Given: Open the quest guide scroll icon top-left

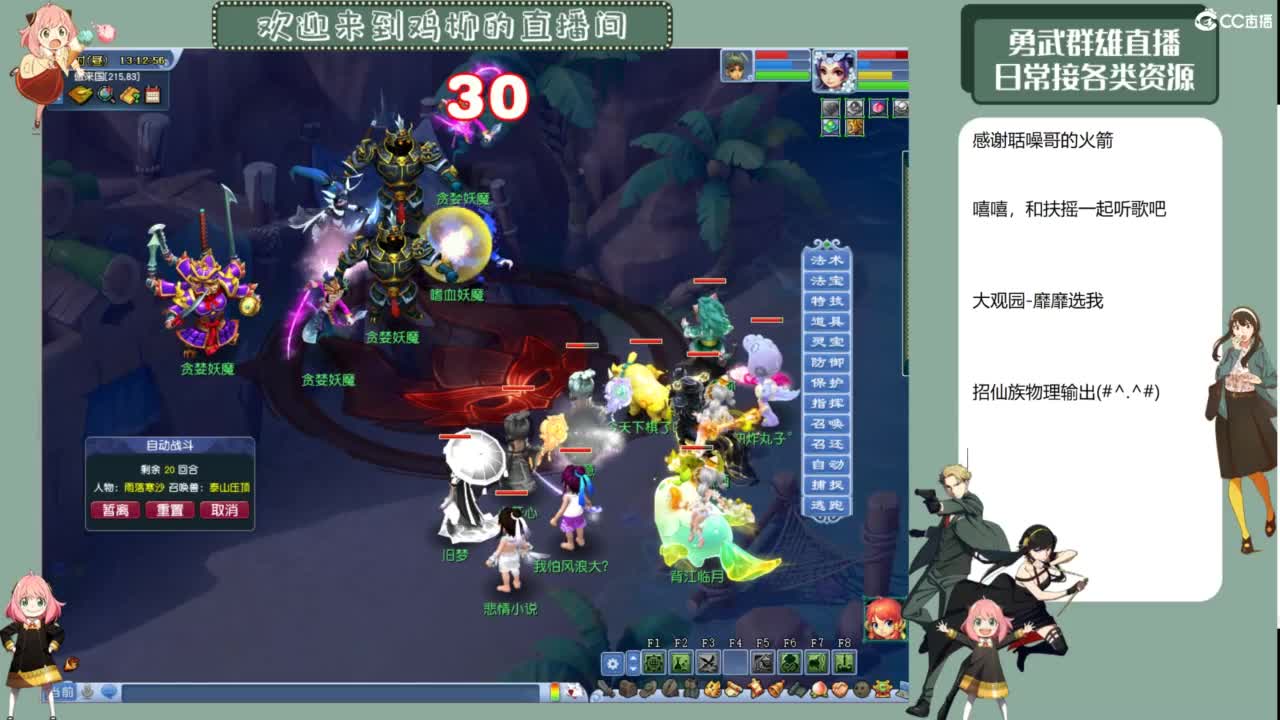Looking at the screenshot, I should point(129,95).
